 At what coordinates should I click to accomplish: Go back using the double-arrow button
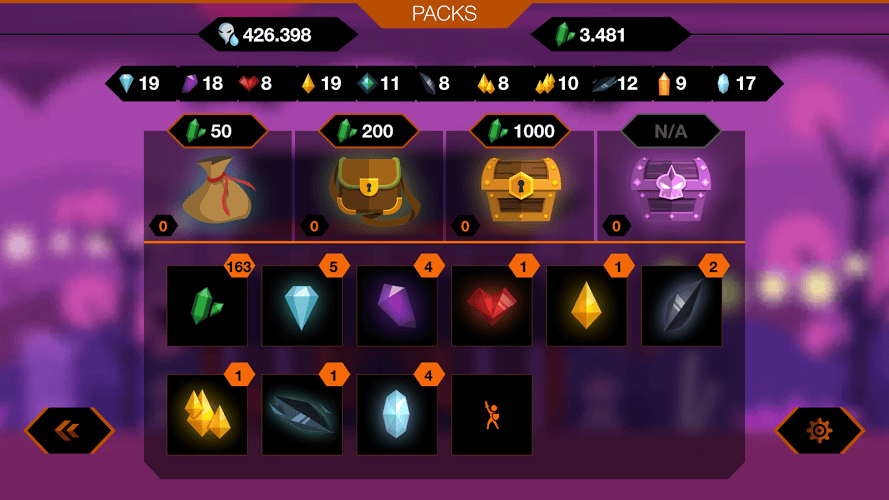point(69,430)
